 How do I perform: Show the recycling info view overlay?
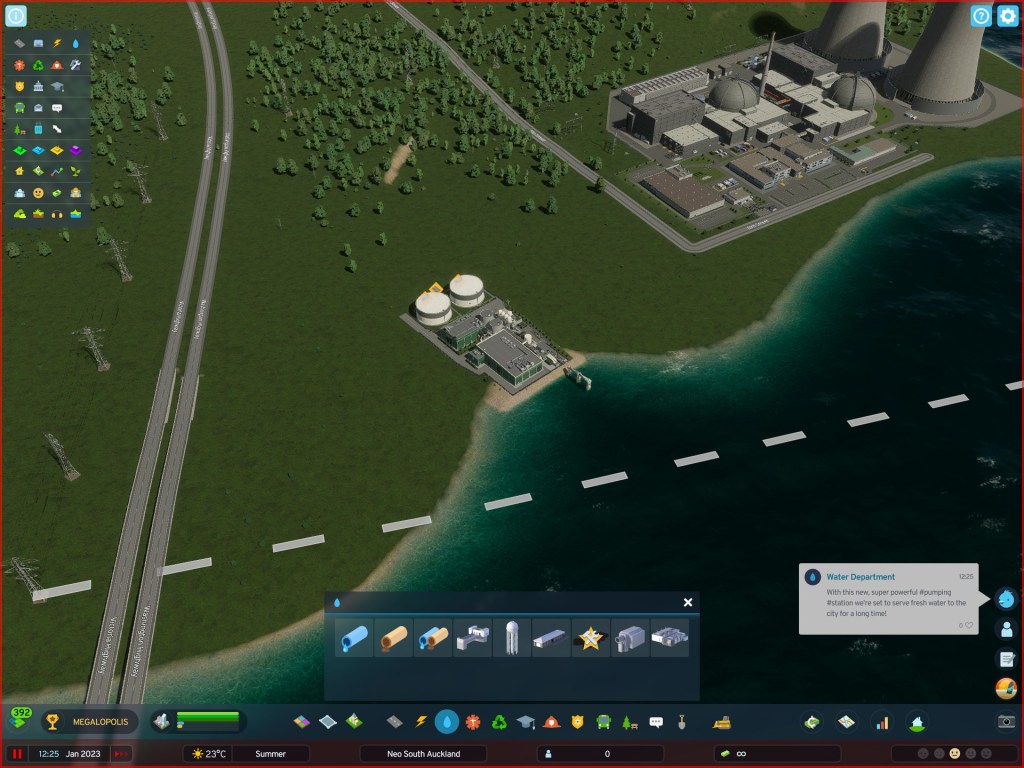(39, 65)
